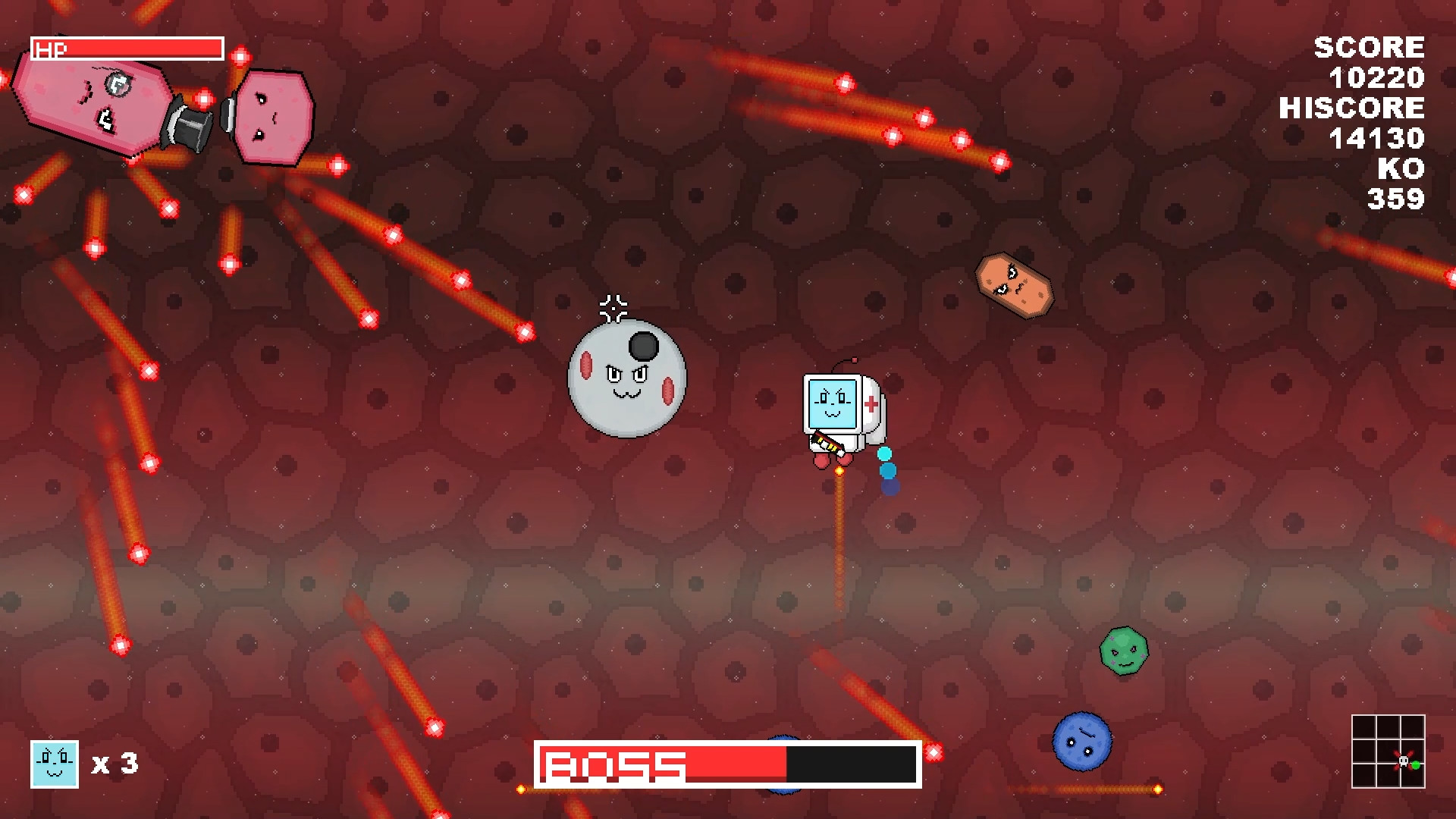Viewport: 1456px width, 819px height.
Task: Click the HISCORE value 14130
Action: tap(1379, 138)
